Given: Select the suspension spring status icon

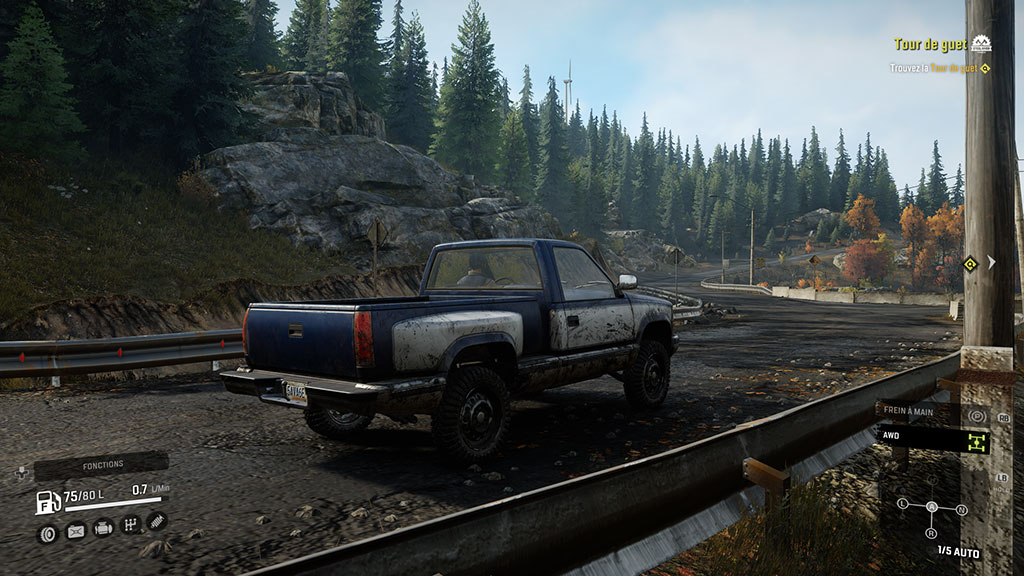Looking at the screenshot, I should (x=156, y=520).
